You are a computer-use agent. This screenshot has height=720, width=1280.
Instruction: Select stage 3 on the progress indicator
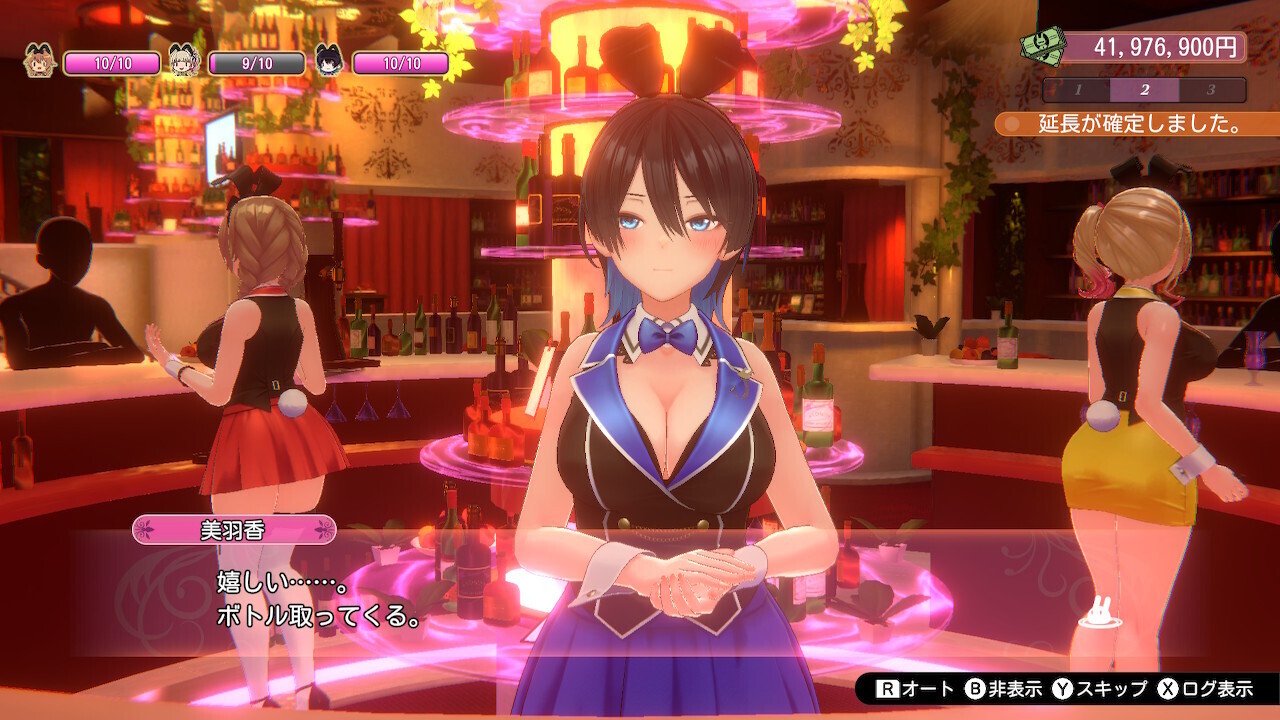[1210, 90]
